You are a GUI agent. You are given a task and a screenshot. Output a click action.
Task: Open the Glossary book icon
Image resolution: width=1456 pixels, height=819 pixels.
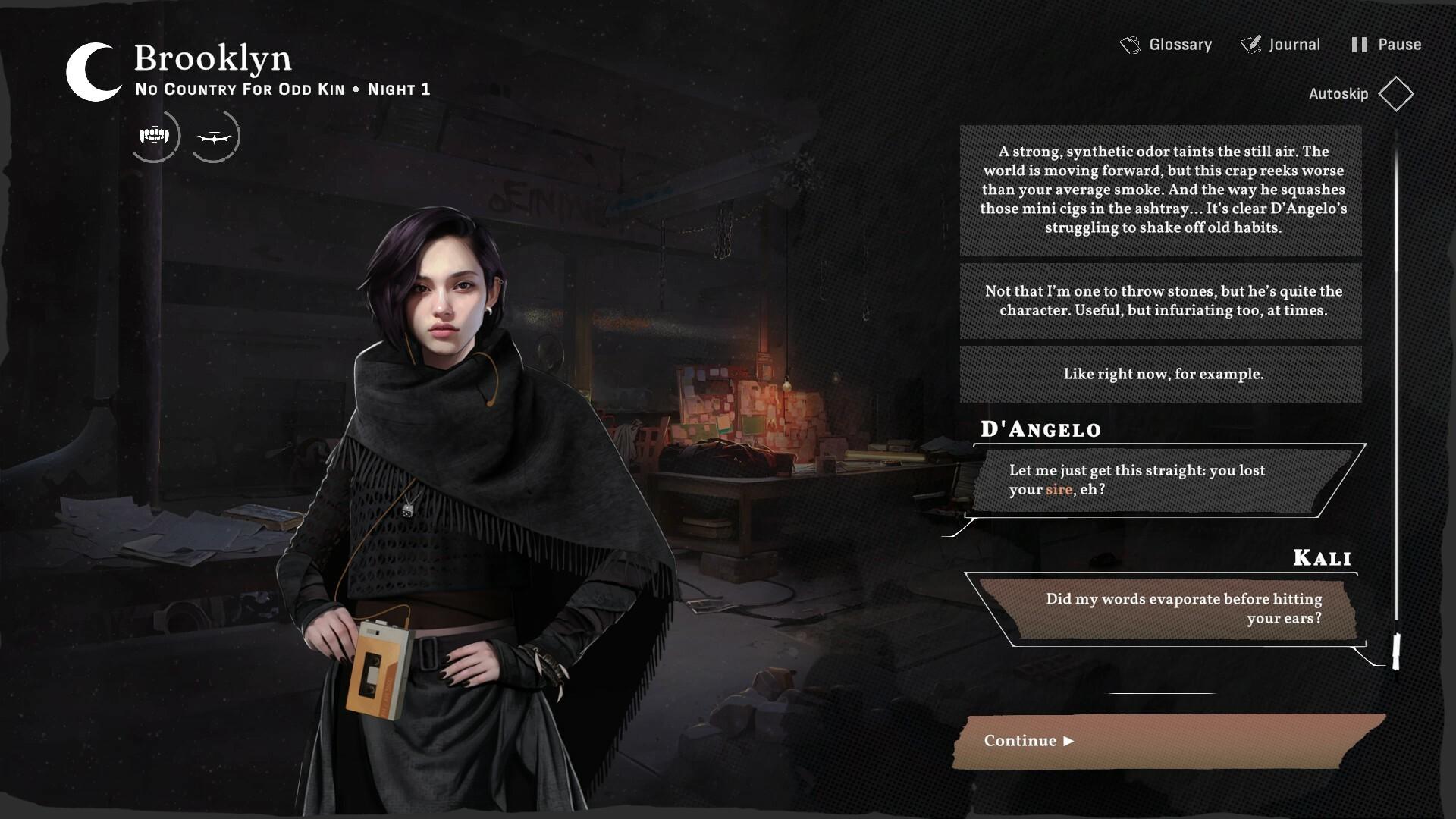1130,44
